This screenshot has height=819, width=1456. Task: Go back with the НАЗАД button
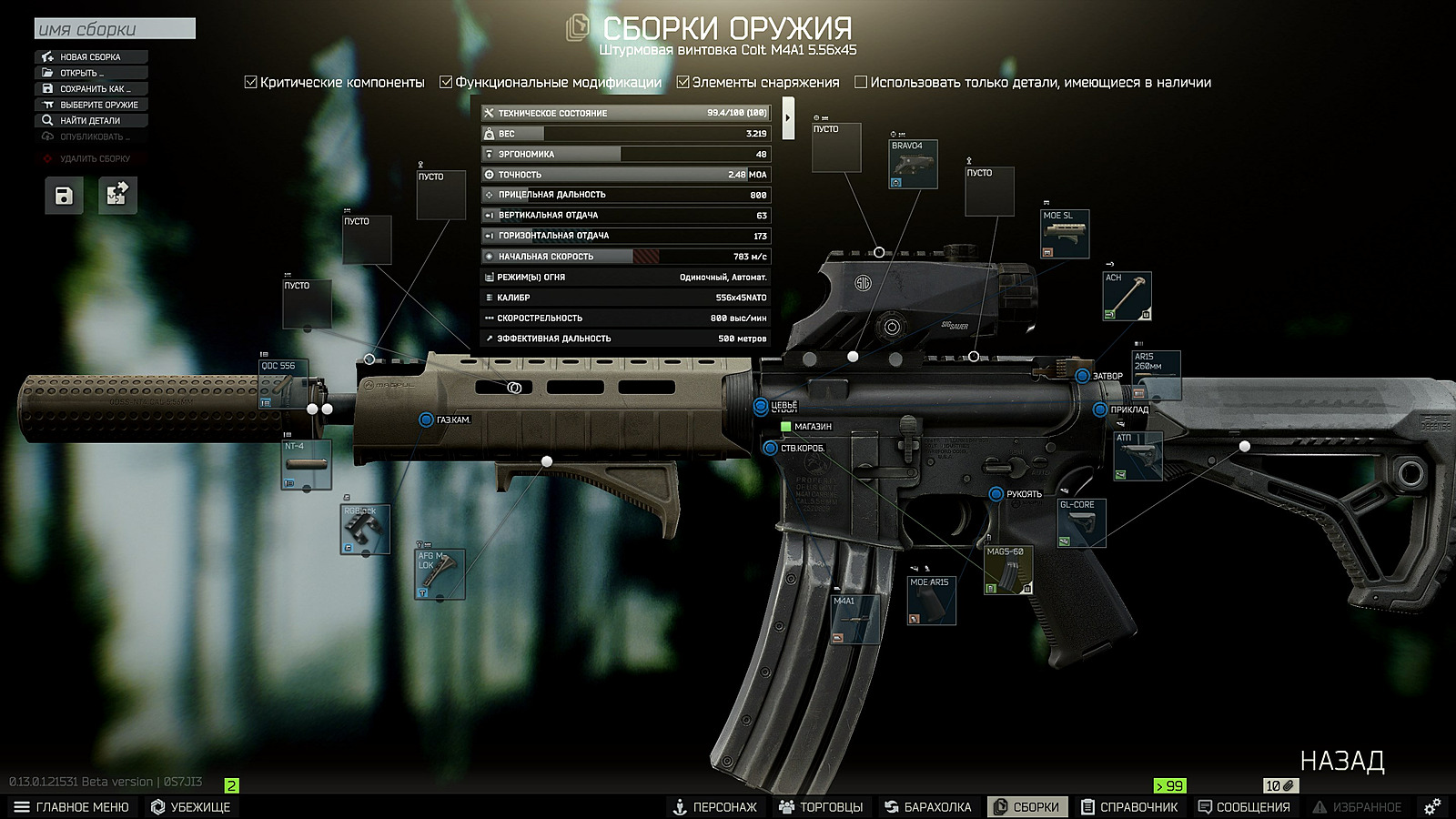[x=1341, y=761]
